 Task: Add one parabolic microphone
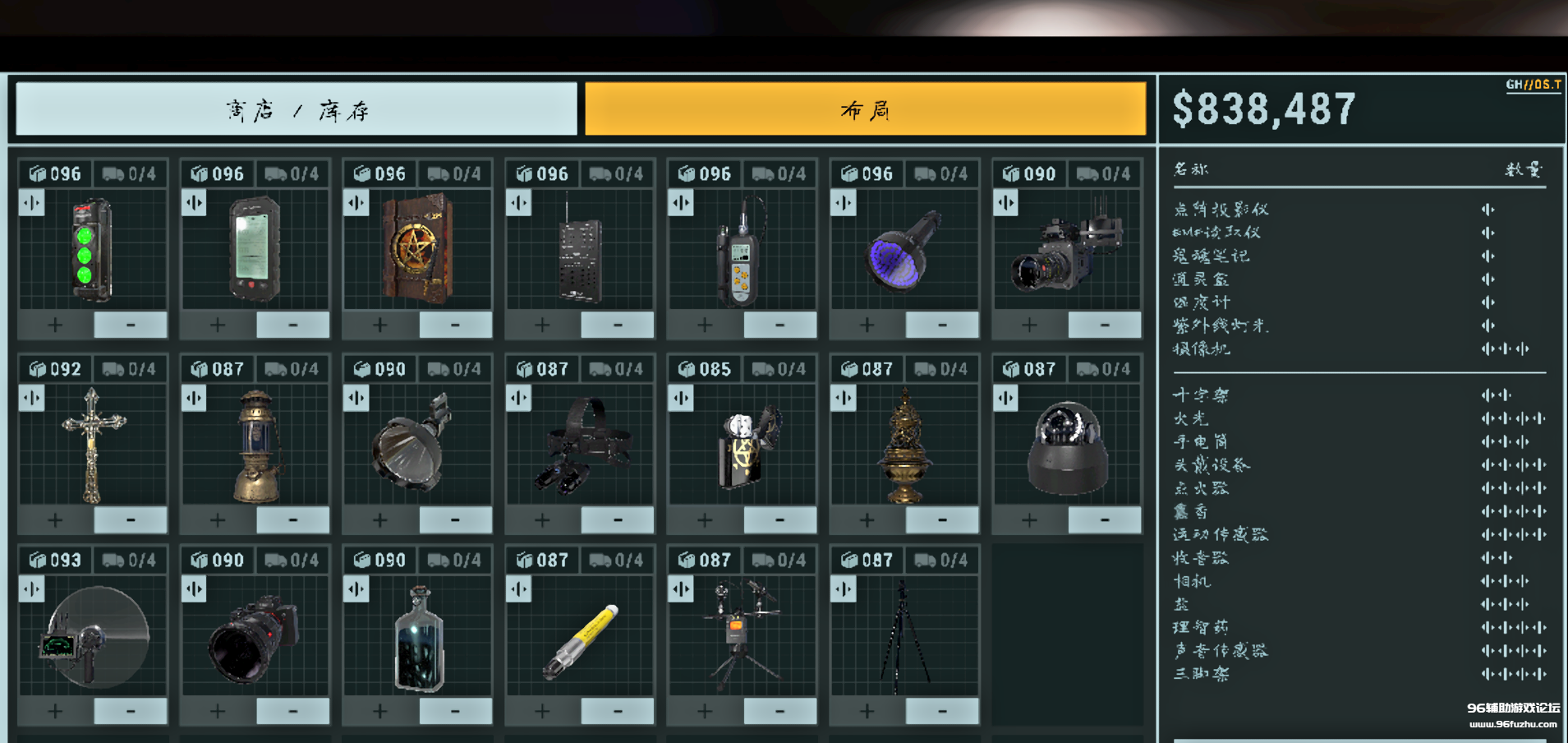coord(55,711)
